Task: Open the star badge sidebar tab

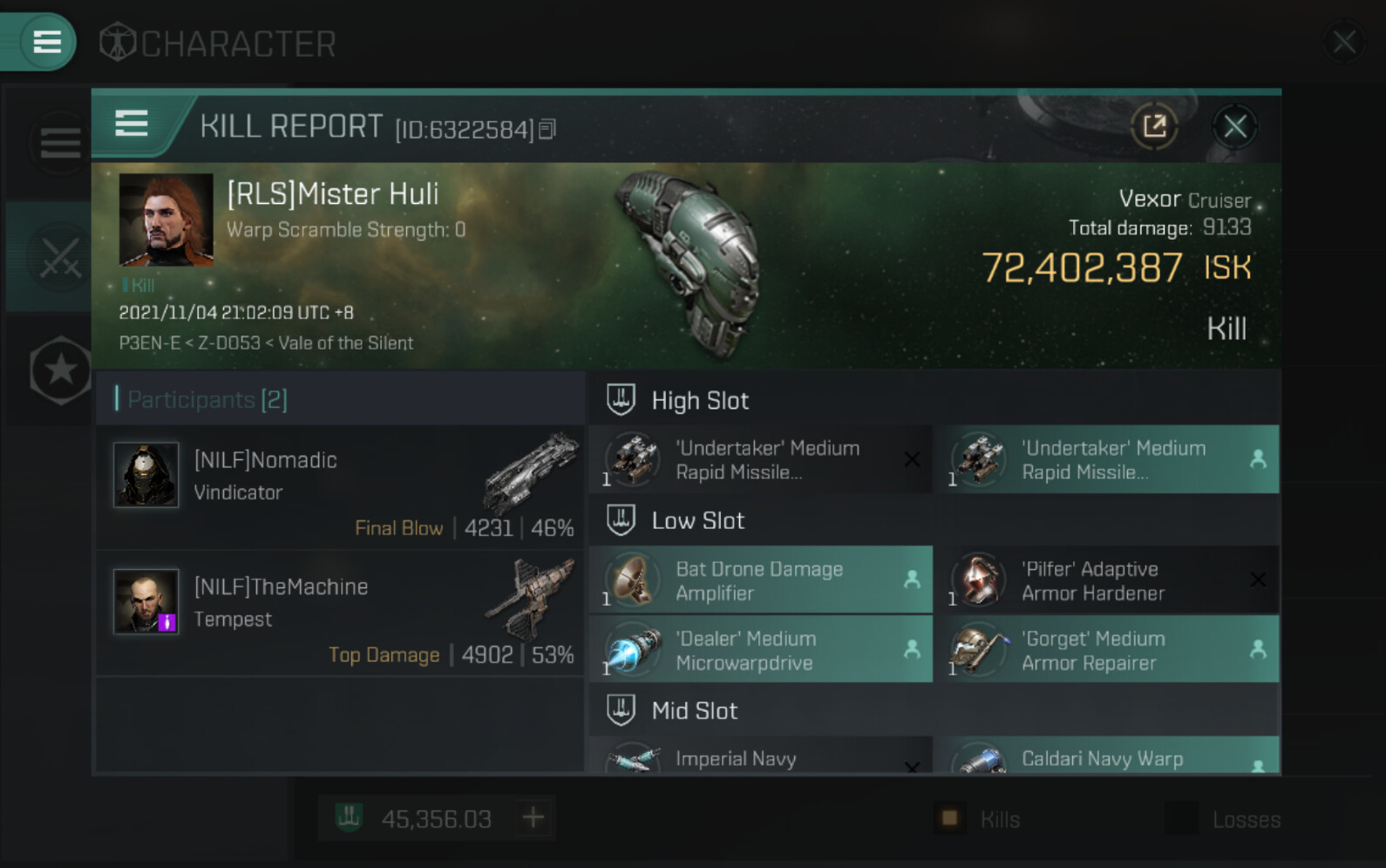Action: point(59,370)
